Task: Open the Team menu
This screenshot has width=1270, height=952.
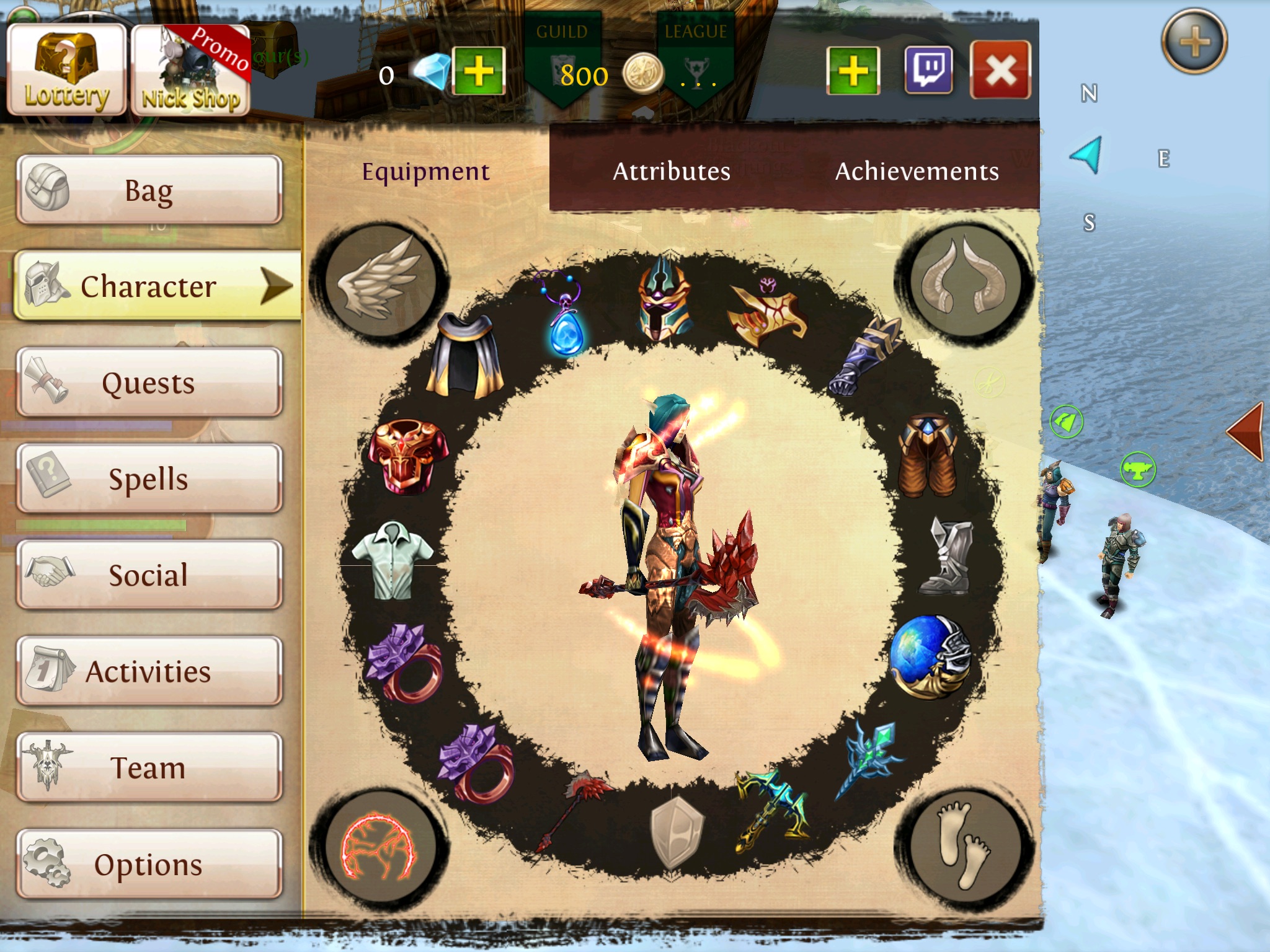Action: coord(149,767)
